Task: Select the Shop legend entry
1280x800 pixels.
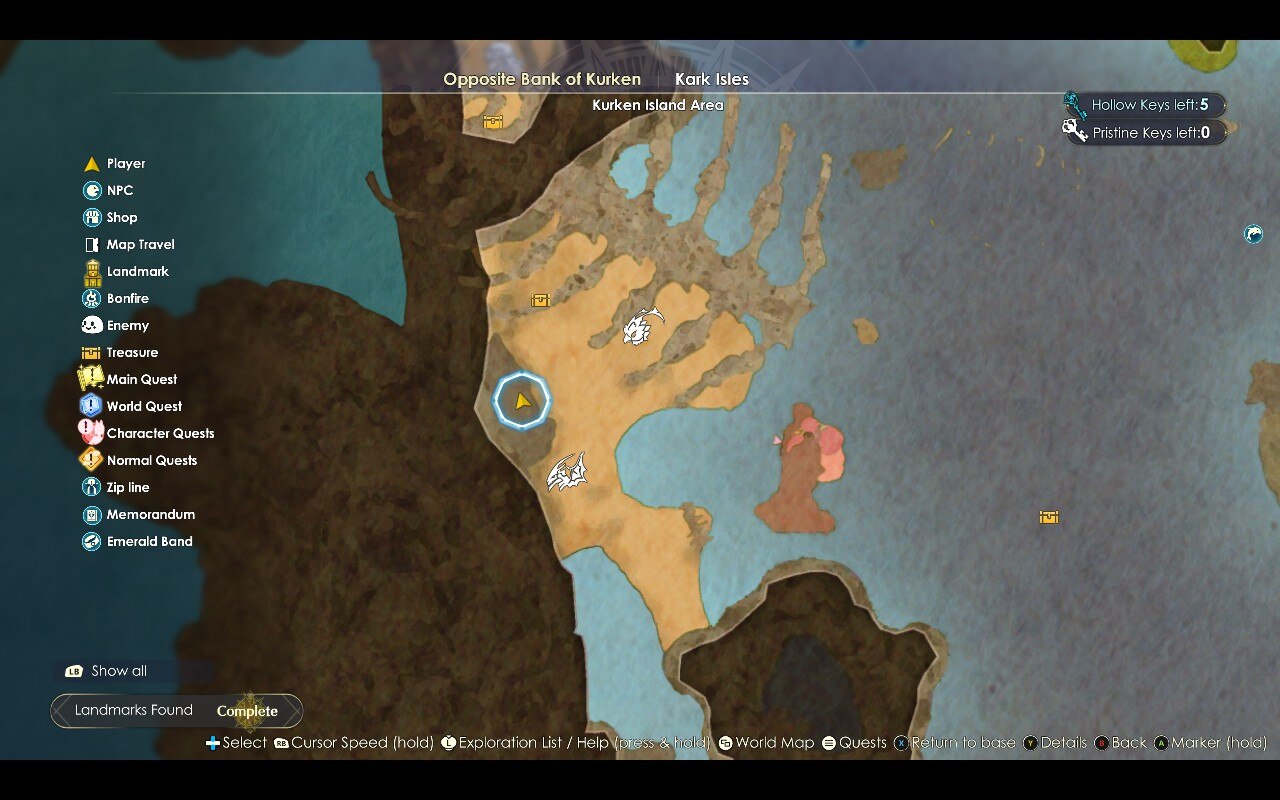Action: (x=122, y=217)
